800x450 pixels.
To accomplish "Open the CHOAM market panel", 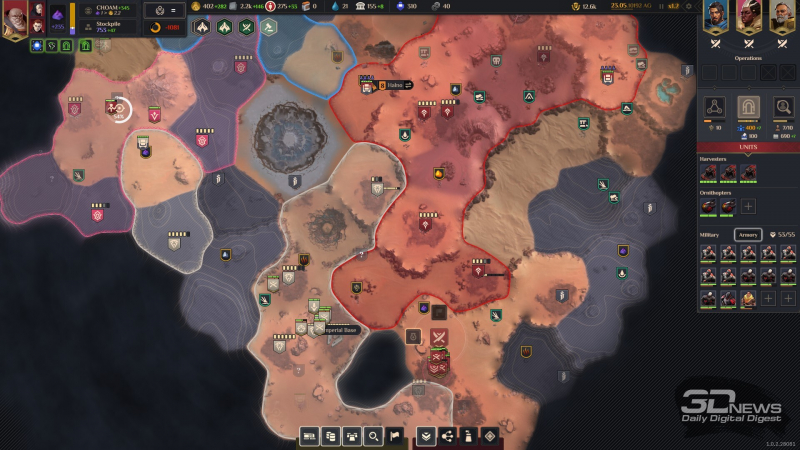I will coord(108,8).
